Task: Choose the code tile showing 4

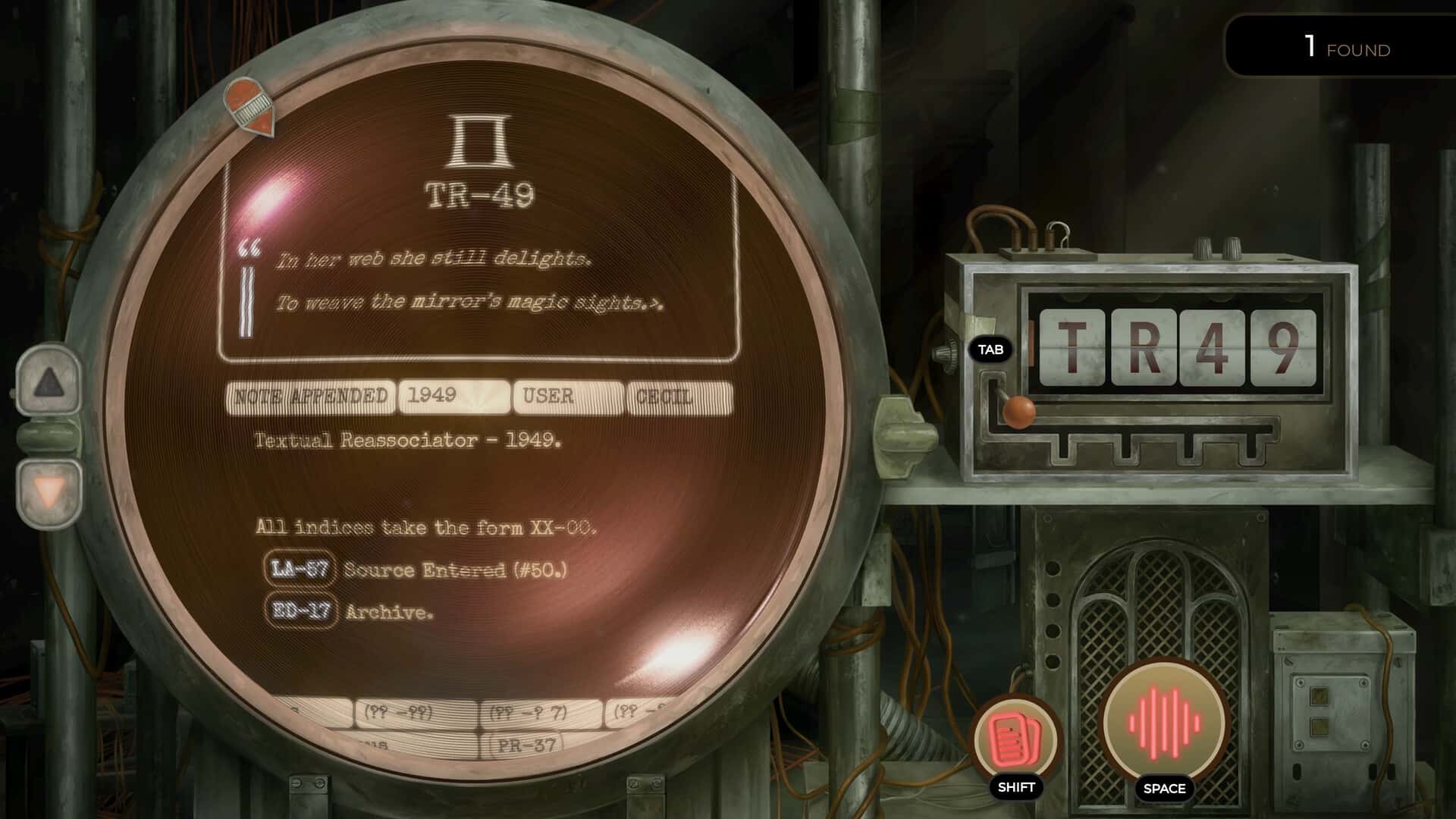Action: click(x=1212, y=347)
